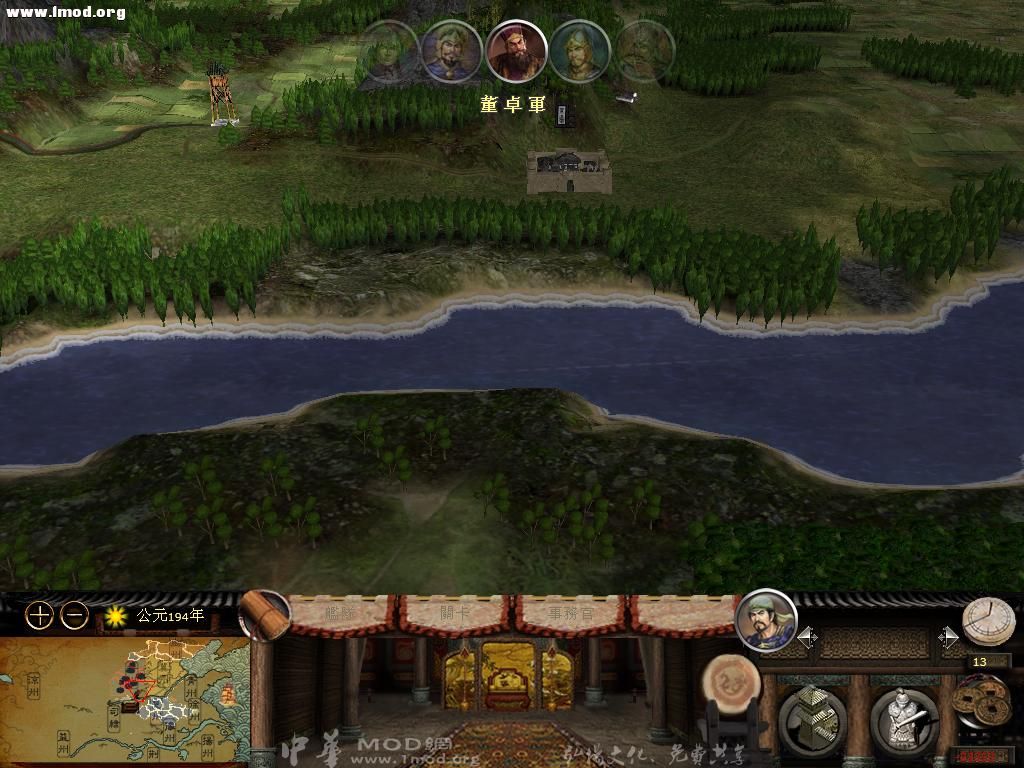Open the round drum faction emblem button
Viewport: 1024px width, 768px height.
point(730,685)
